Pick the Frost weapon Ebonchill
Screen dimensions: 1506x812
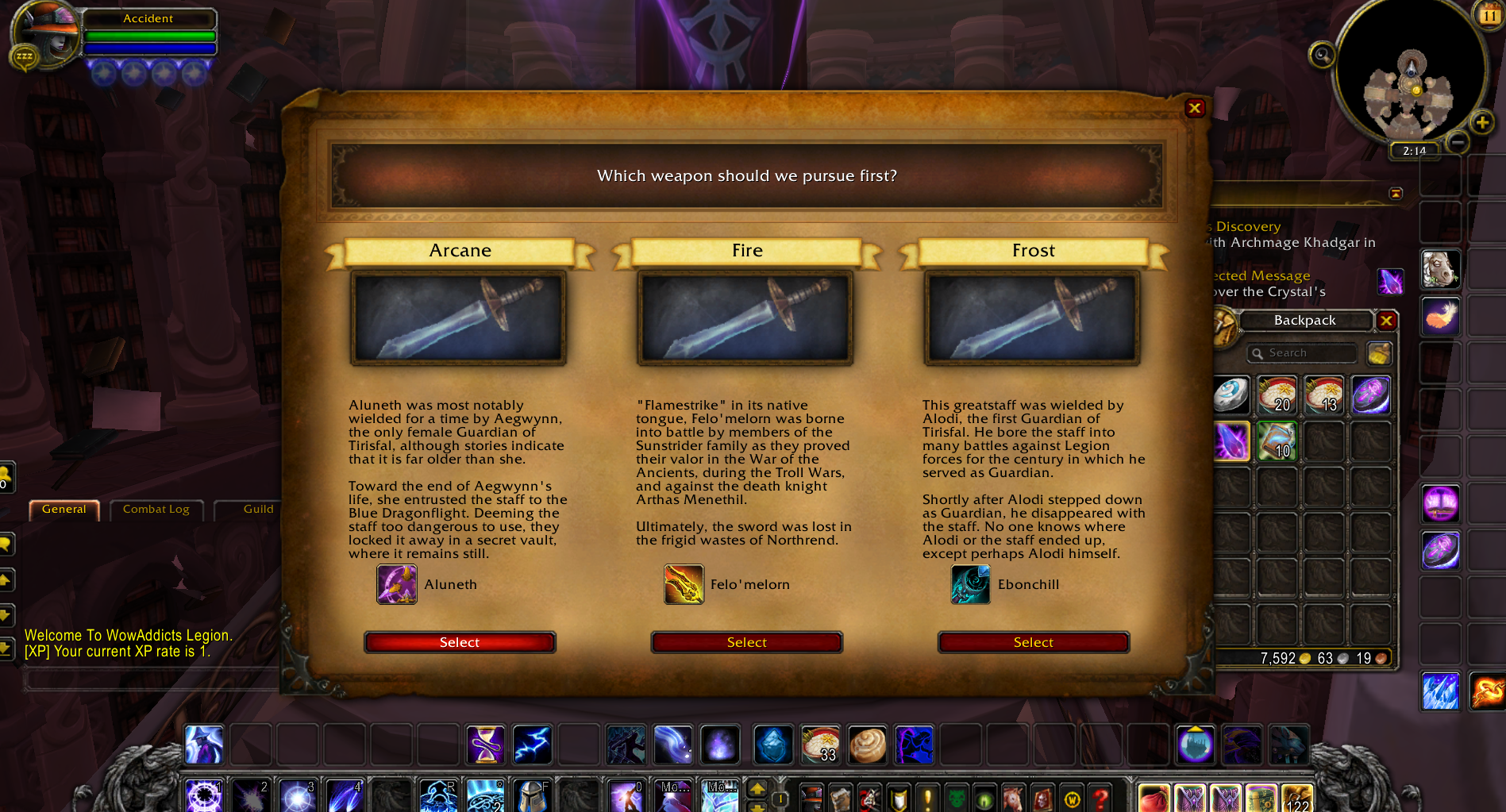pos(1033,642)
